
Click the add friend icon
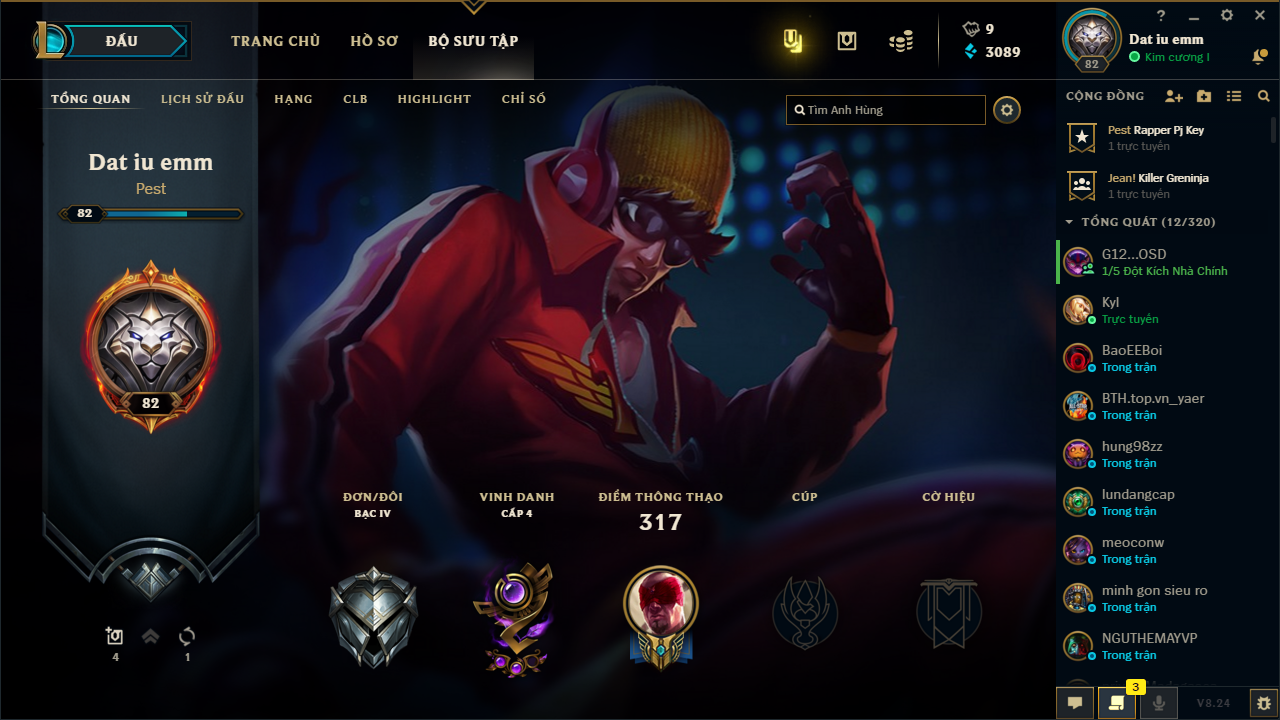pyautogui.click(x=1174, y=96)
